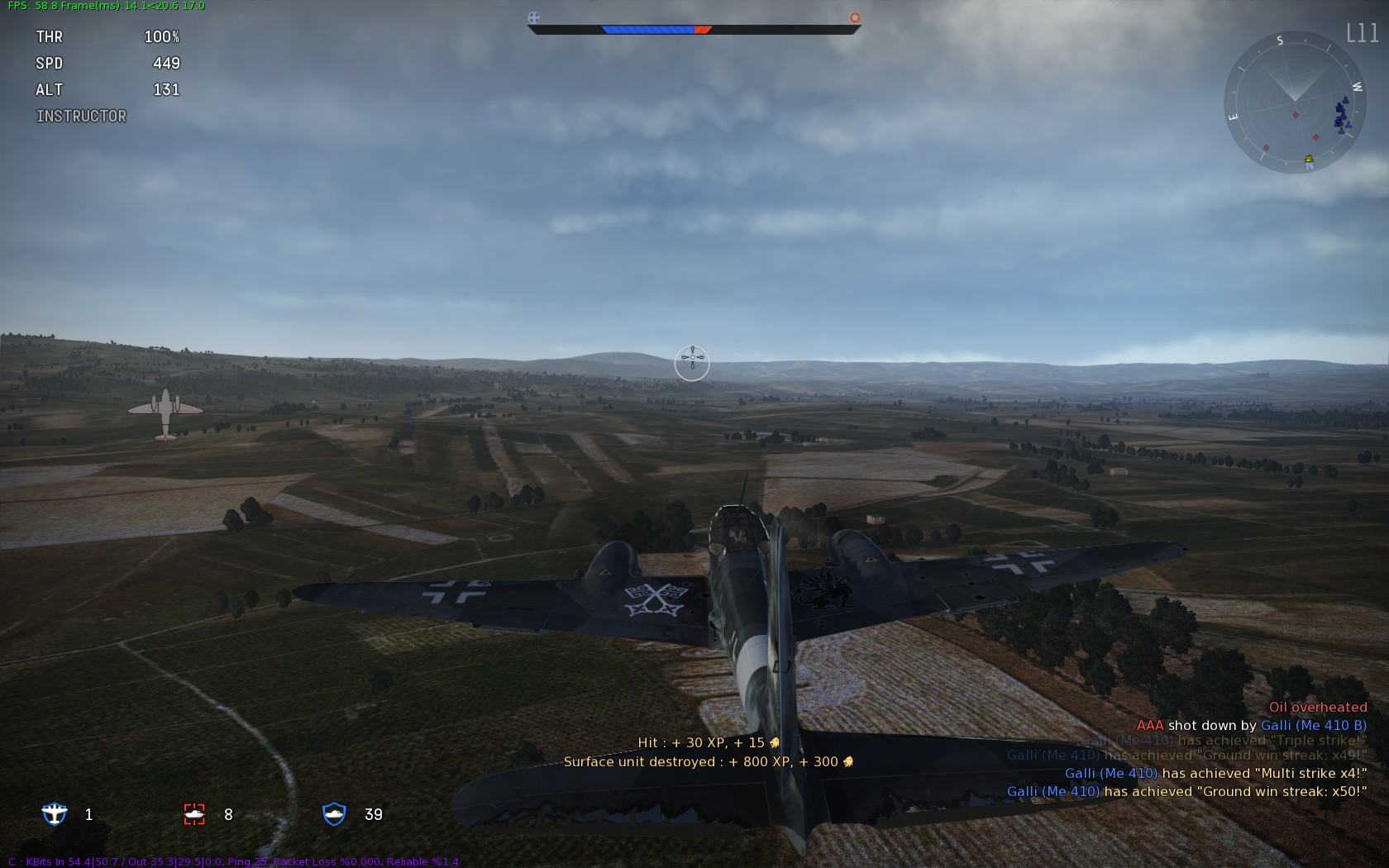1389x868 pixels.
Task: Click the red team emblem above ticket bar
Action: pos(855,17)
